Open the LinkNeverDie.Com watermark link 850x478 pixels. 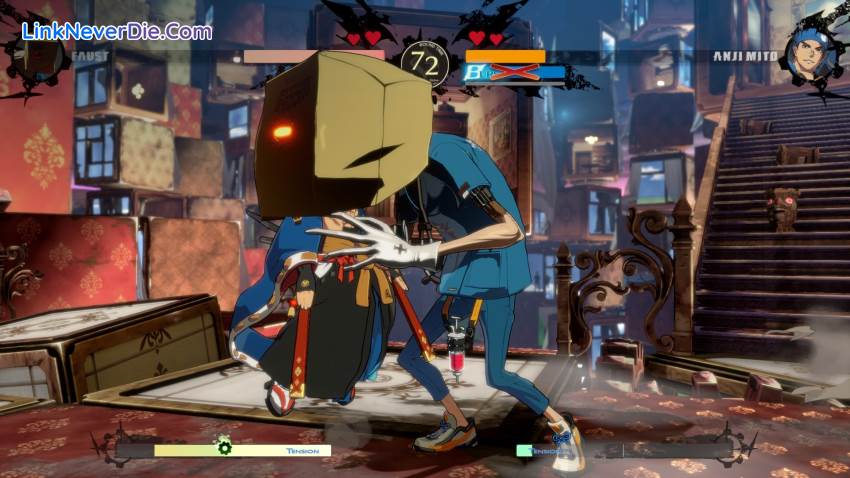(x=117, y=31)
